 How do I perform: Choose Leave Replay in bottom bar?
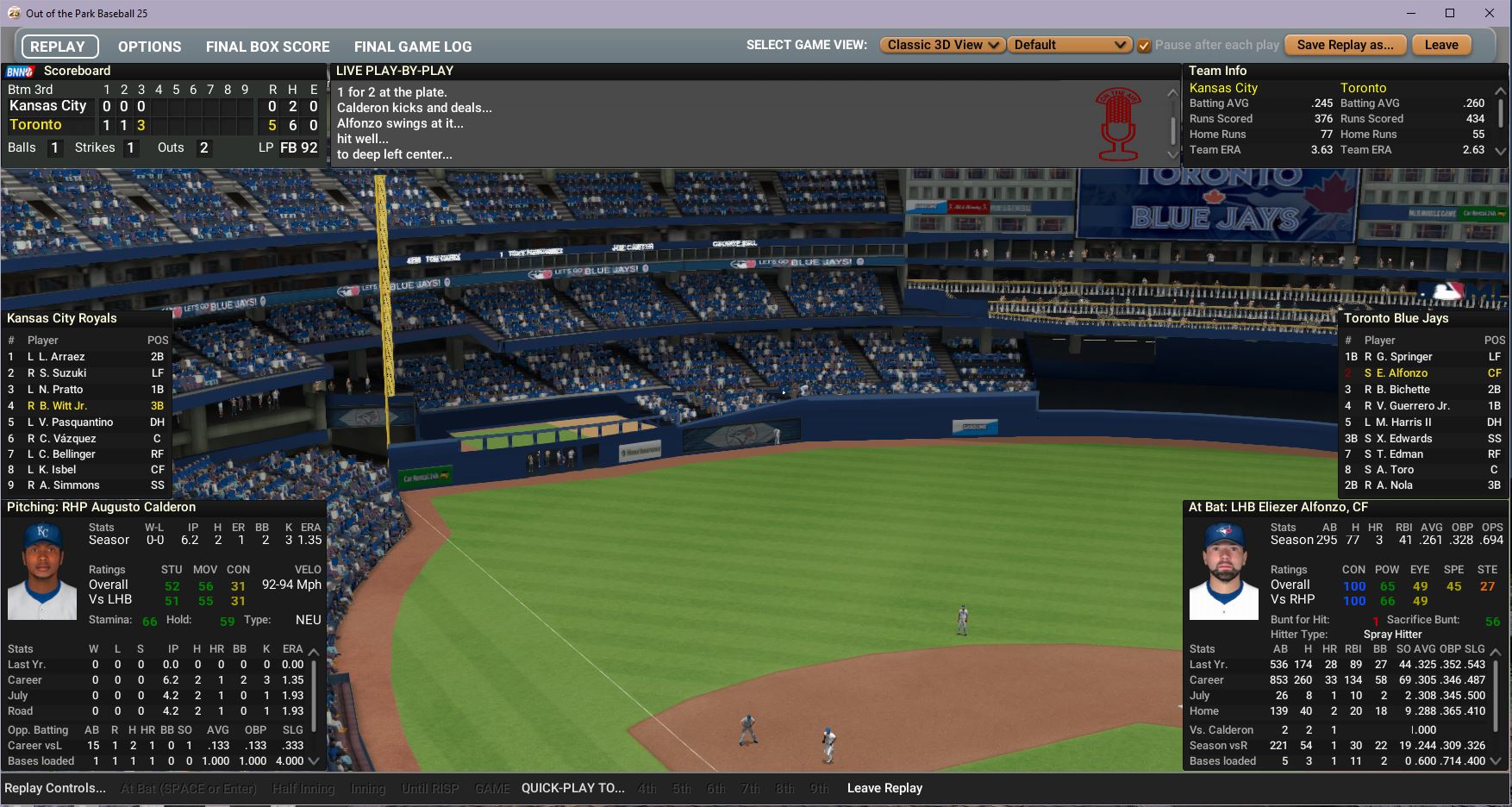(x=884, y=788)
